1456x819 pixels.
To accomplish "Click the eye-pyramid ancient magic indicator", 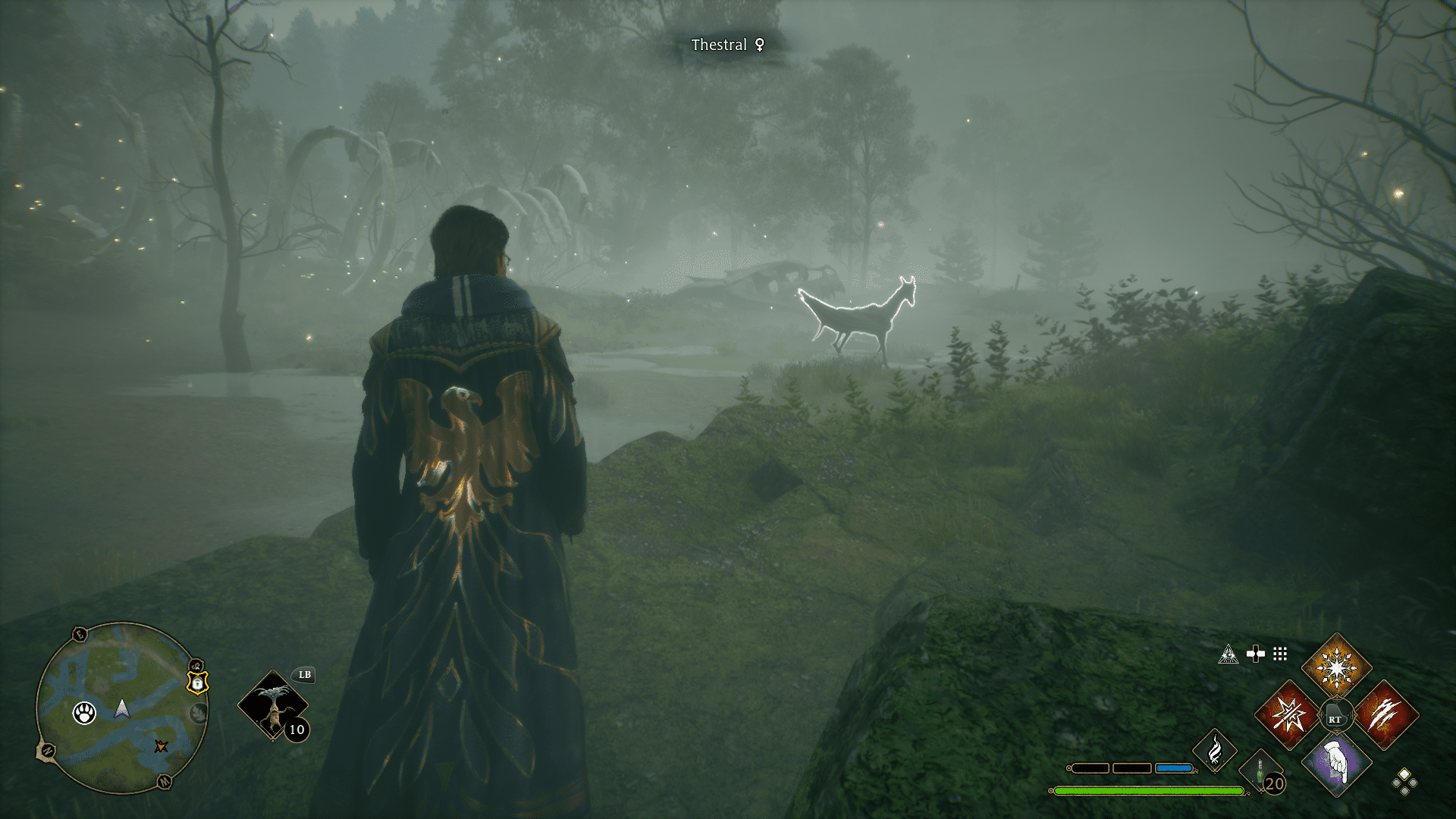I will [1228, 654].
